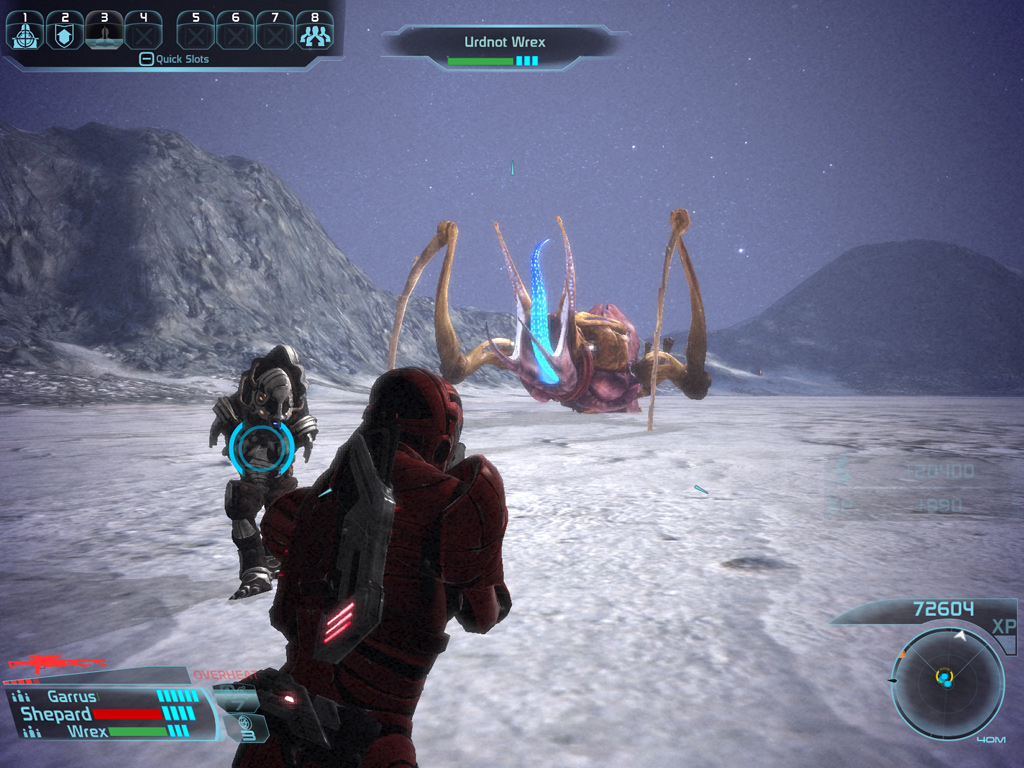Select quick slot 3 ability
This screenshot has height=768, width=1024.
pos(104,31)
